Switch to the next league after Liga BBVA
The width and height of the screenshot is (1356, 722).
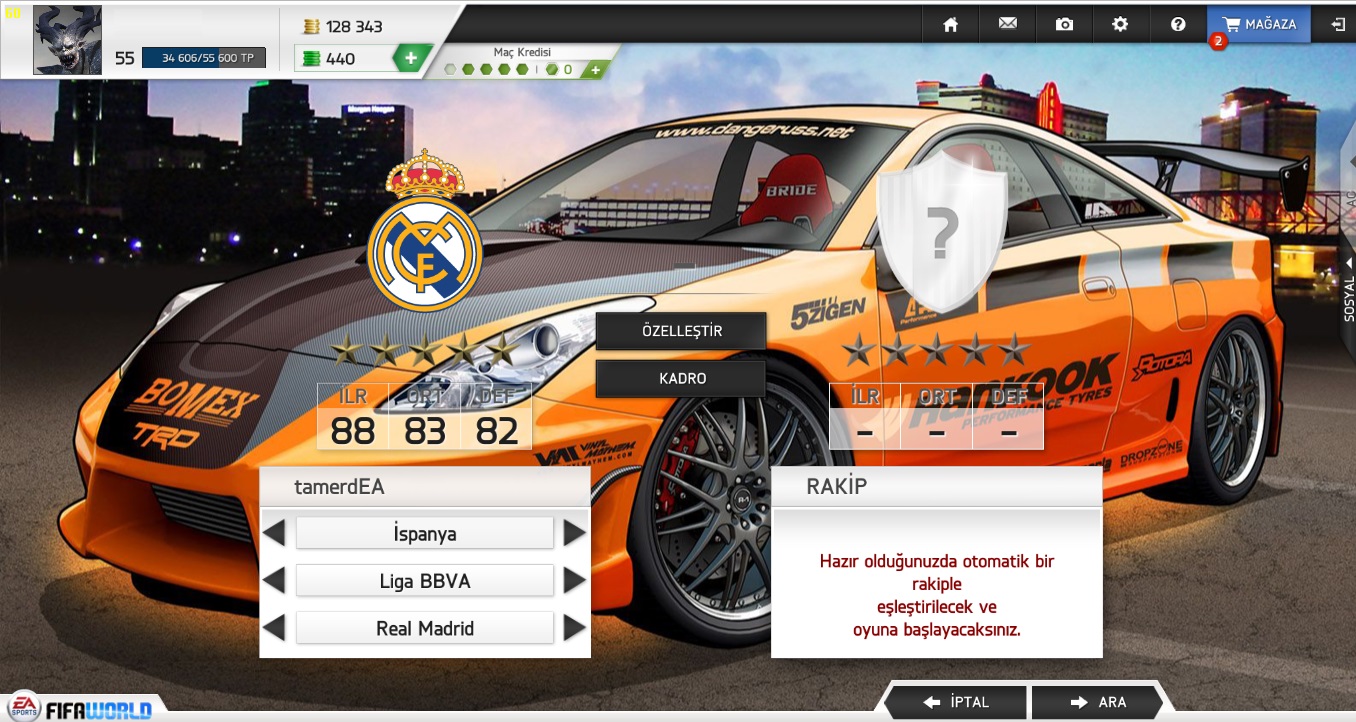point(574,580)
